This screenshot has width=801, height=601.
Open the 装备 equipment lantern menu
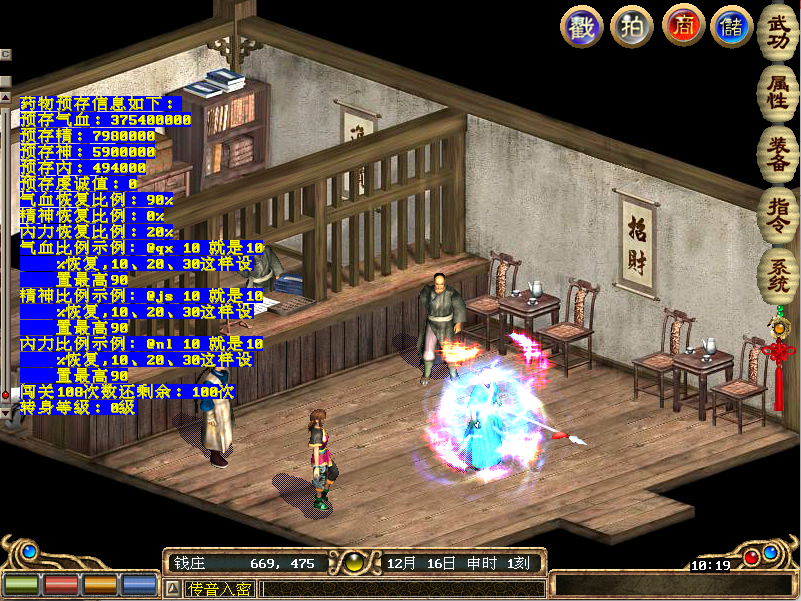click(777, 152)
